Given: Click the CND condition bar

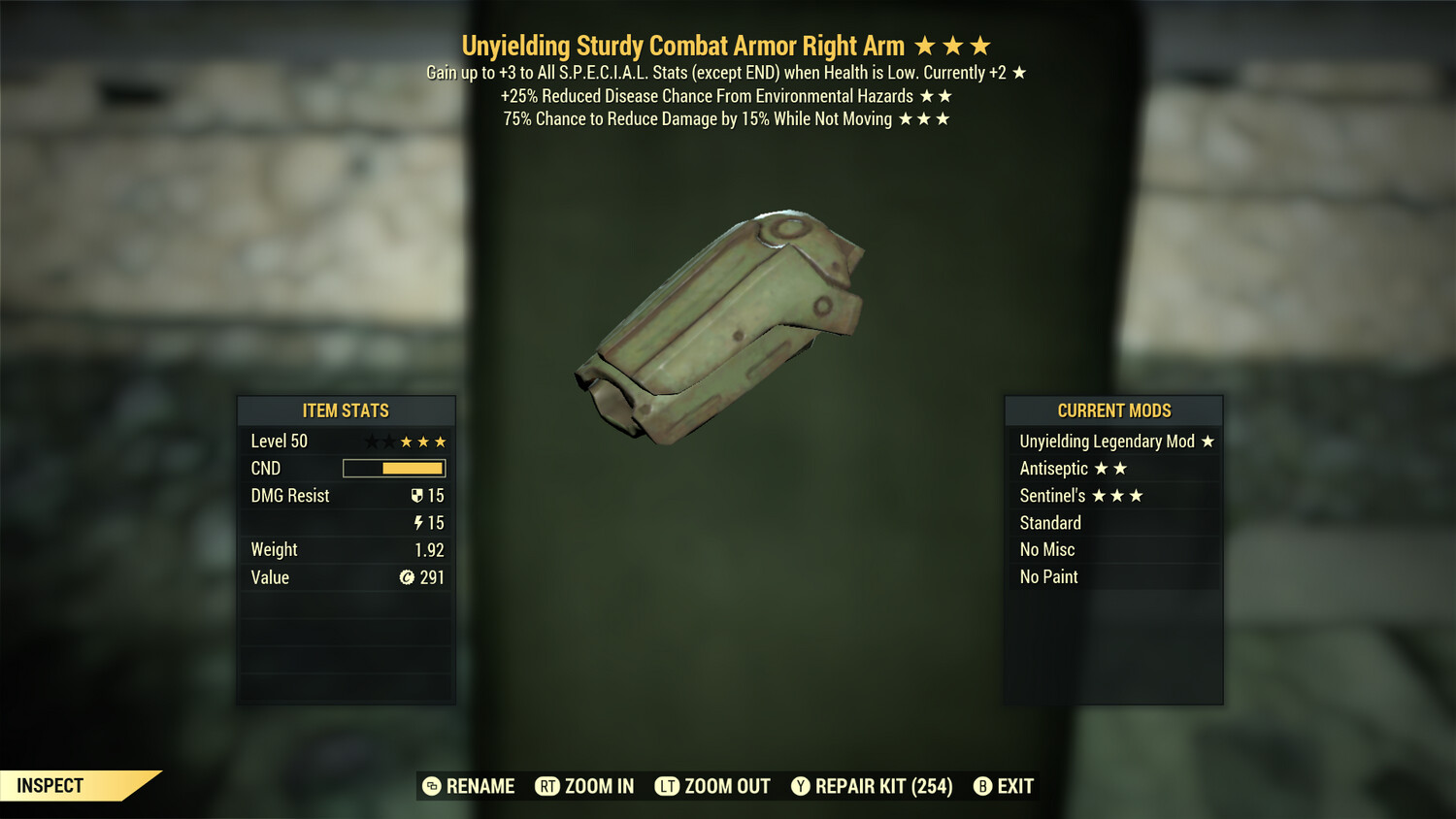Looking at the screenshot, I should tap(393, 468).
